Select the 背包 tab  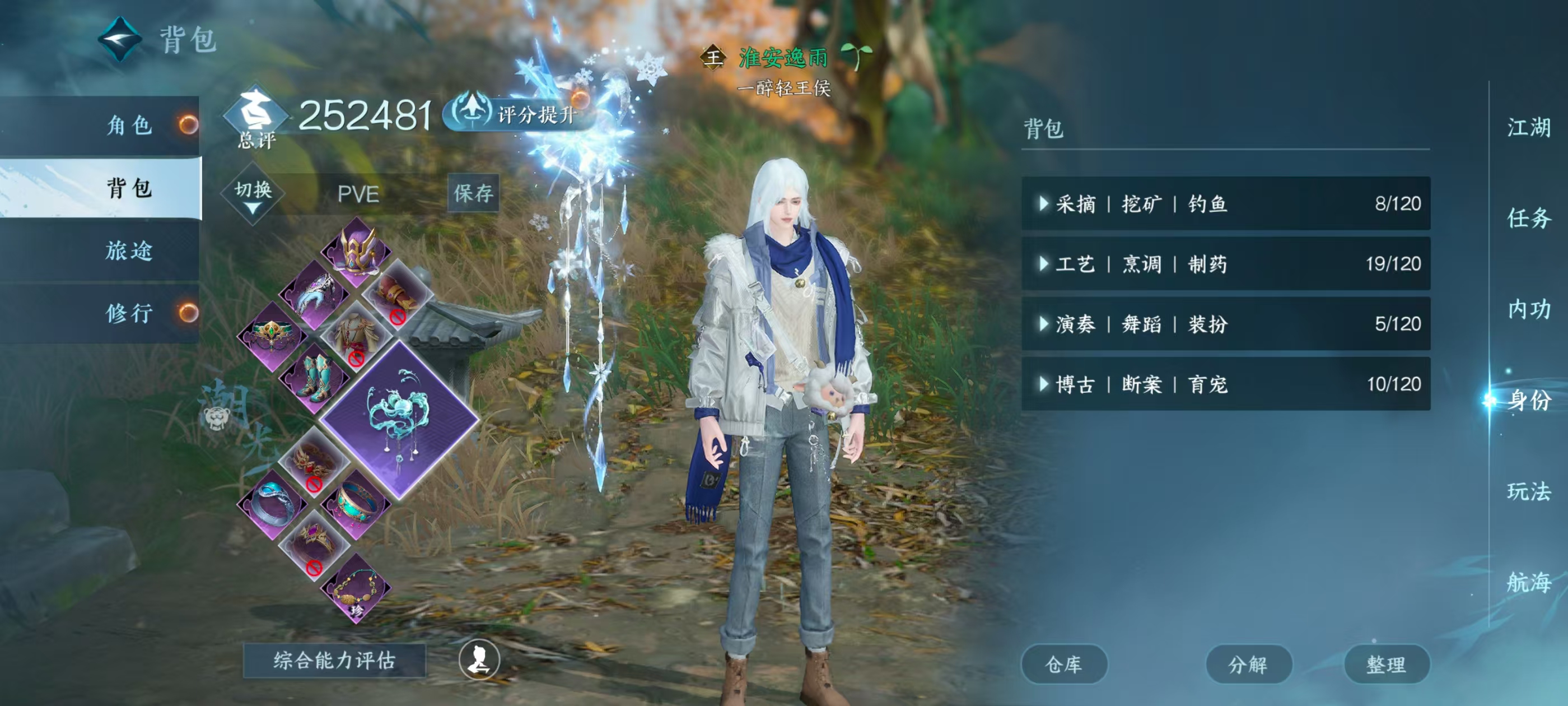pyautogui.click(x=129, y=188)
